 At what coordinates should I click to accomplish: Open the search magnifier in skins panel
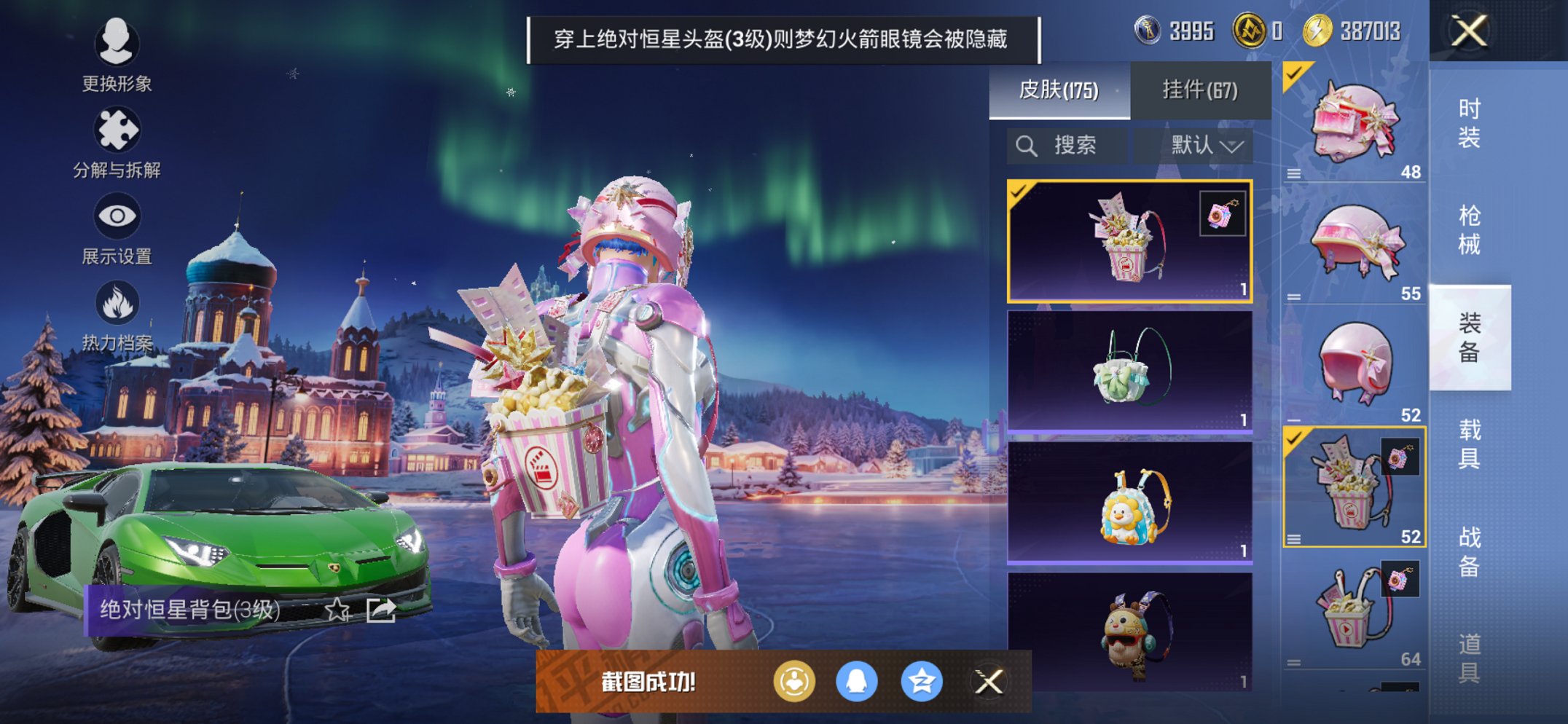1027,144
